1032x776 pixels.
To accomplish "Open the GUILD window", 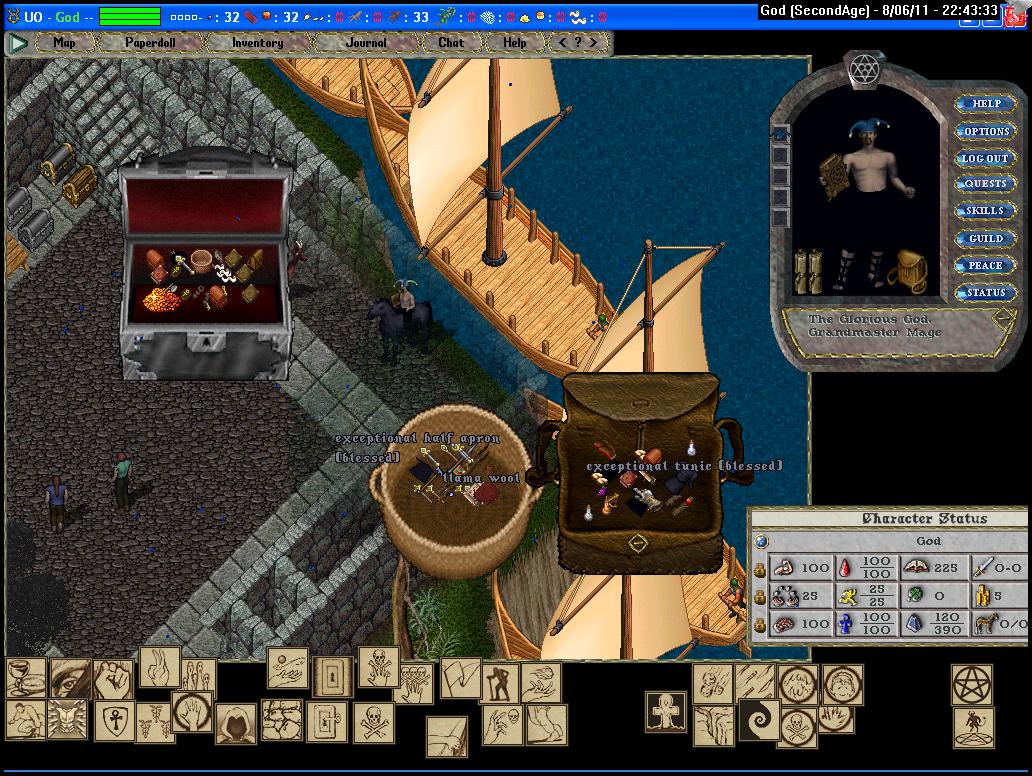I will [986, 239].
